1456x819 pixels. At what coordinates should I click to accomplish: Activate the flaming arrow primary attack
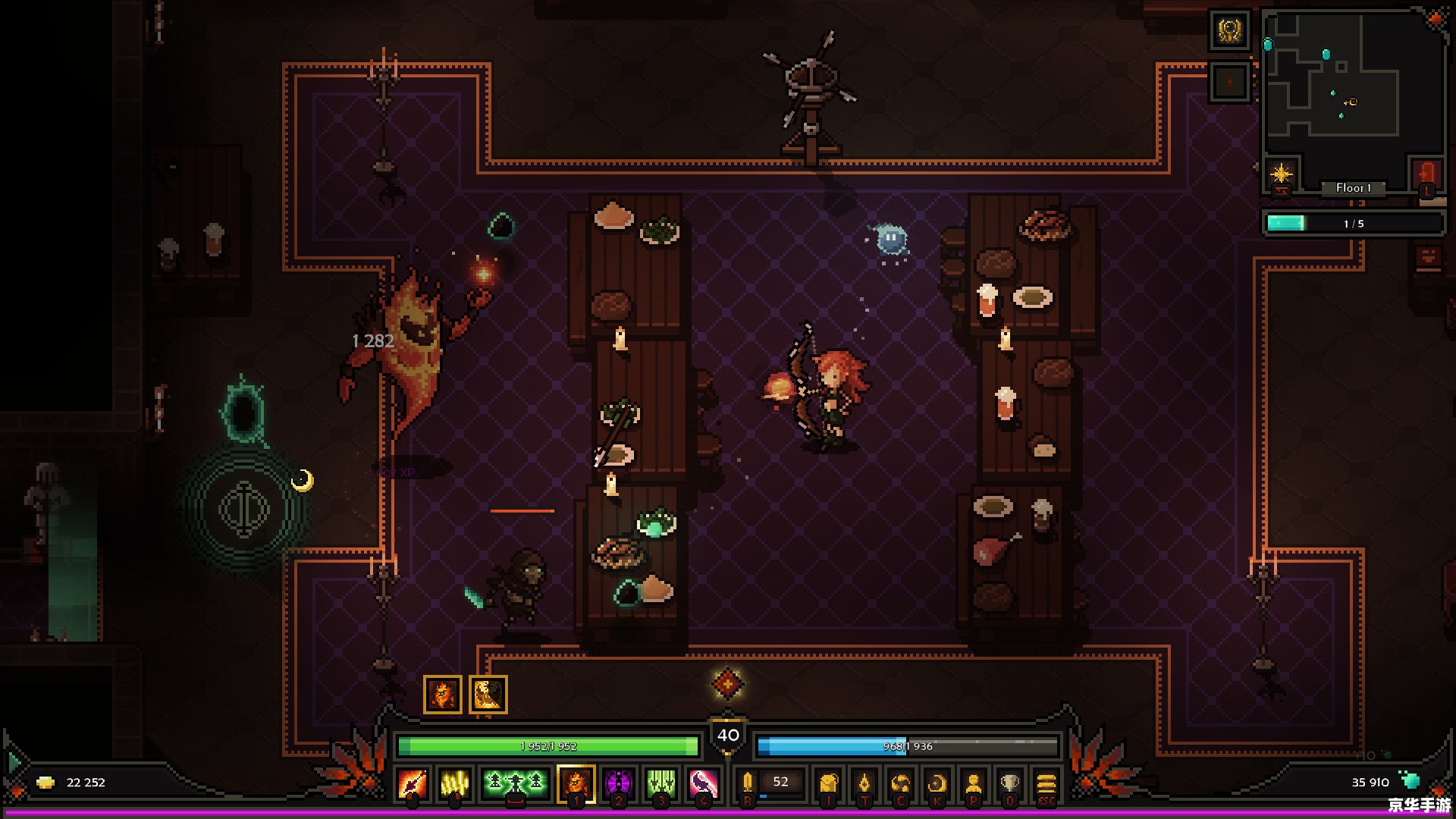tap(413, 783)
